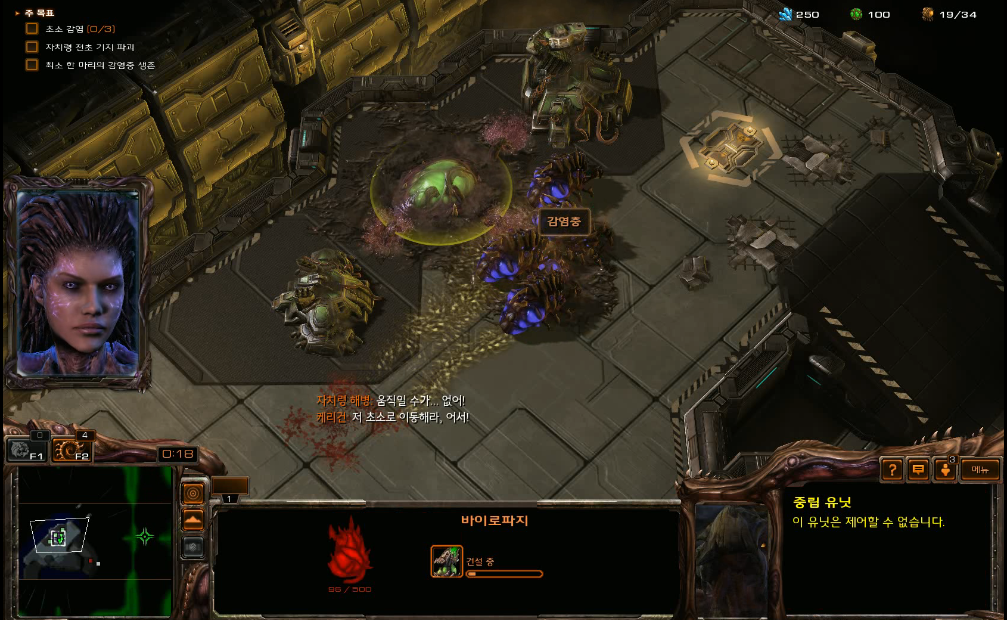Open the 메뉴 game menu
This screenshot has height=620, width=1007.
[979, 469]
